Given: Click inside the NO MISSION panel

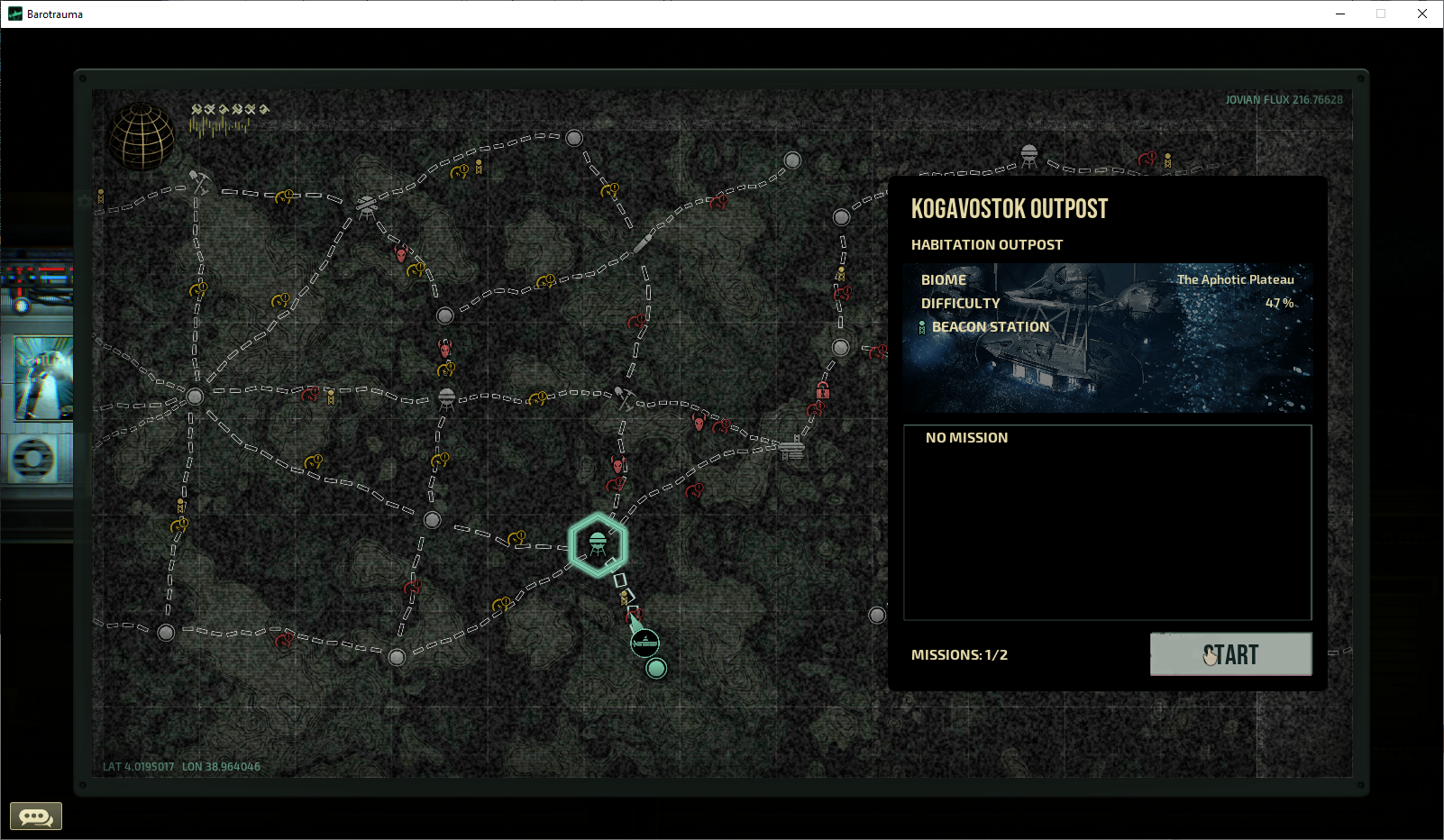Looking at the screenshot, I should pyautogui.click(x=1107, y=523).
